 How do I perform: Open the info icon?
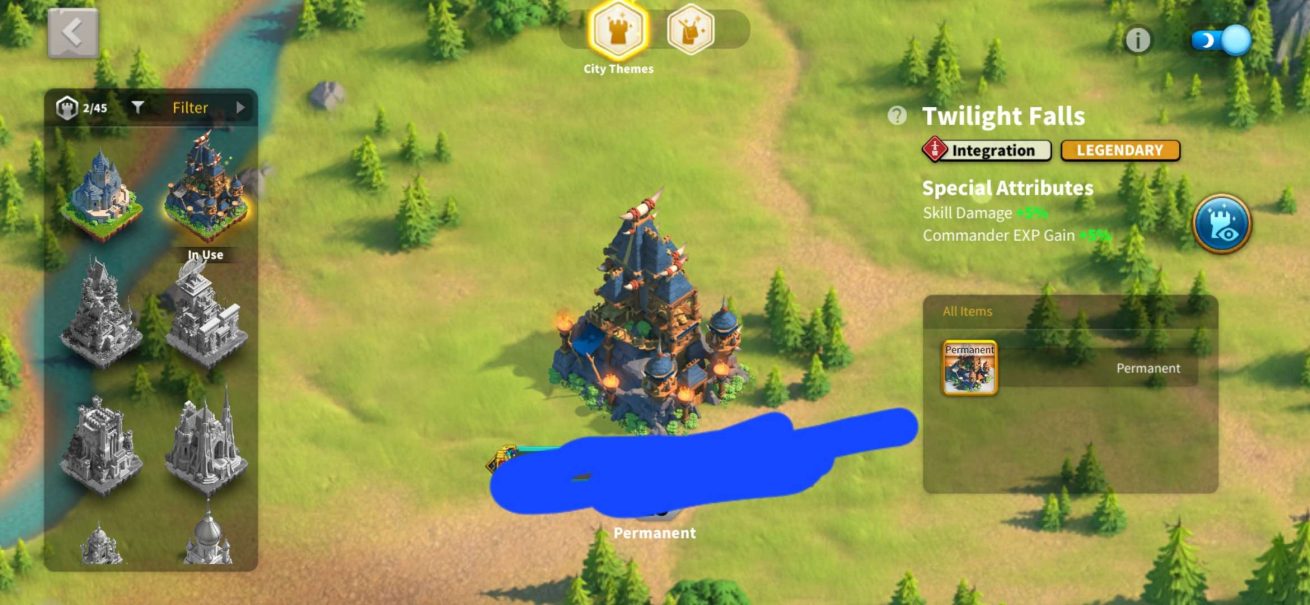(1138, 40)
